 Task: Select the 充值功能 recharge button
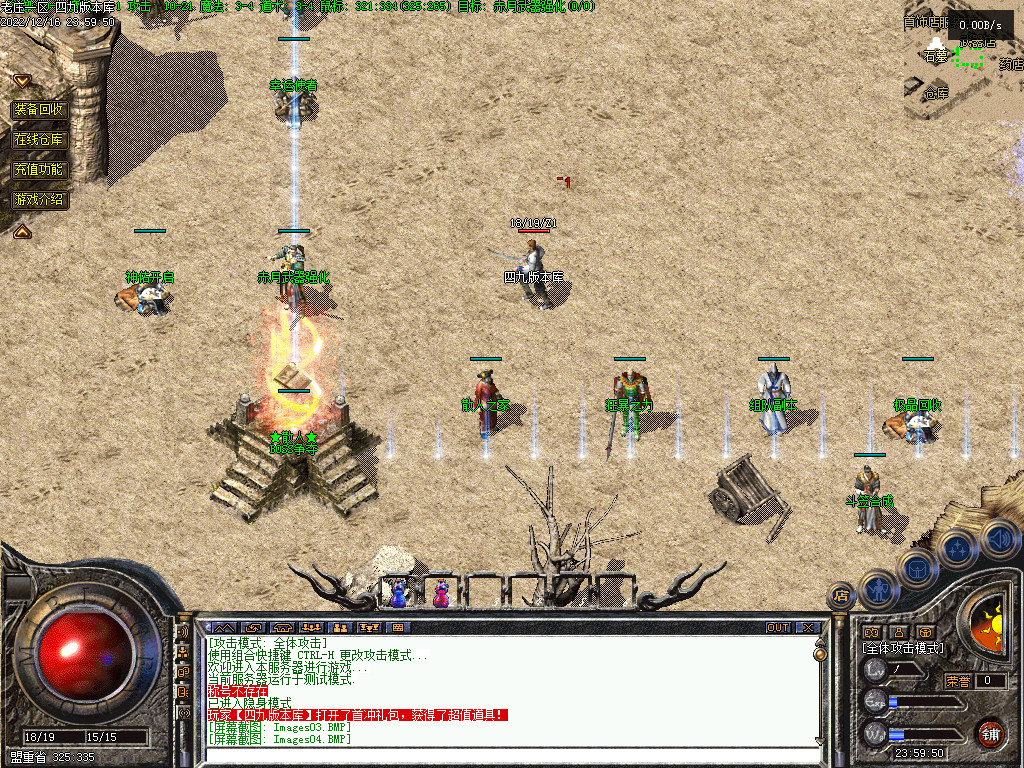[x=39, y=170]
